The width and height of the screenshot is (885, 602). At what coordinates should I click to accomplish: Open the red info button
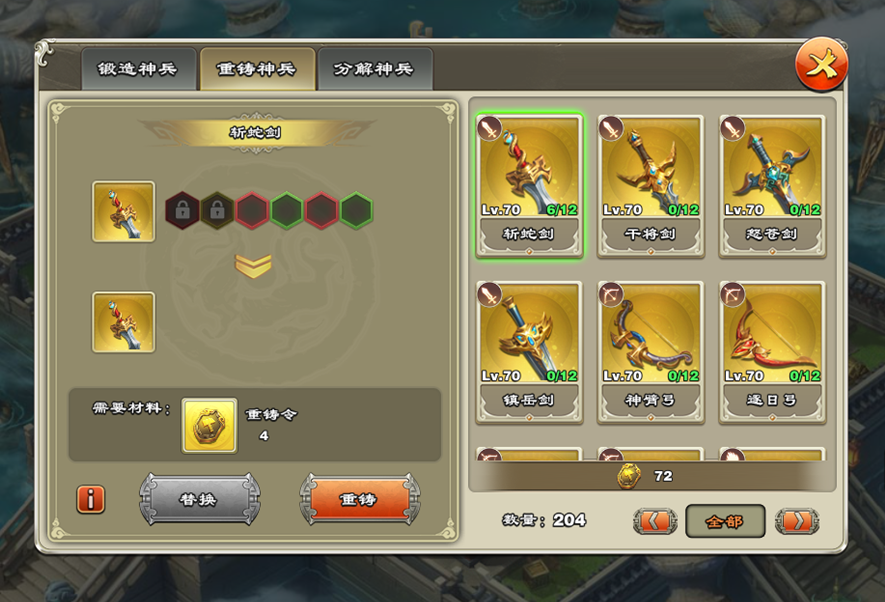point(91,498)
